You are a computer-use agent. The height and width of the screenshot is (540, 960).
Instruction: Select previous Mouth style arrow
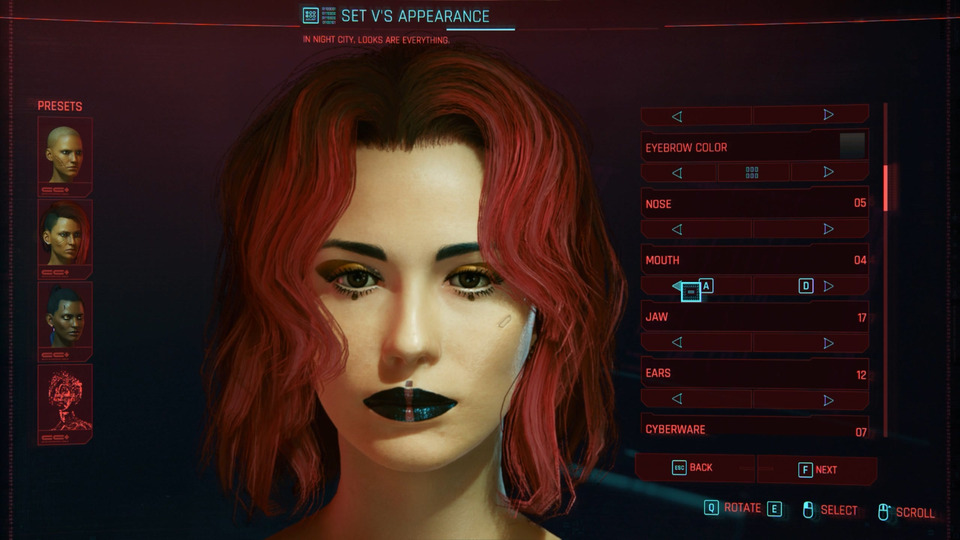(x=678, y=286)
